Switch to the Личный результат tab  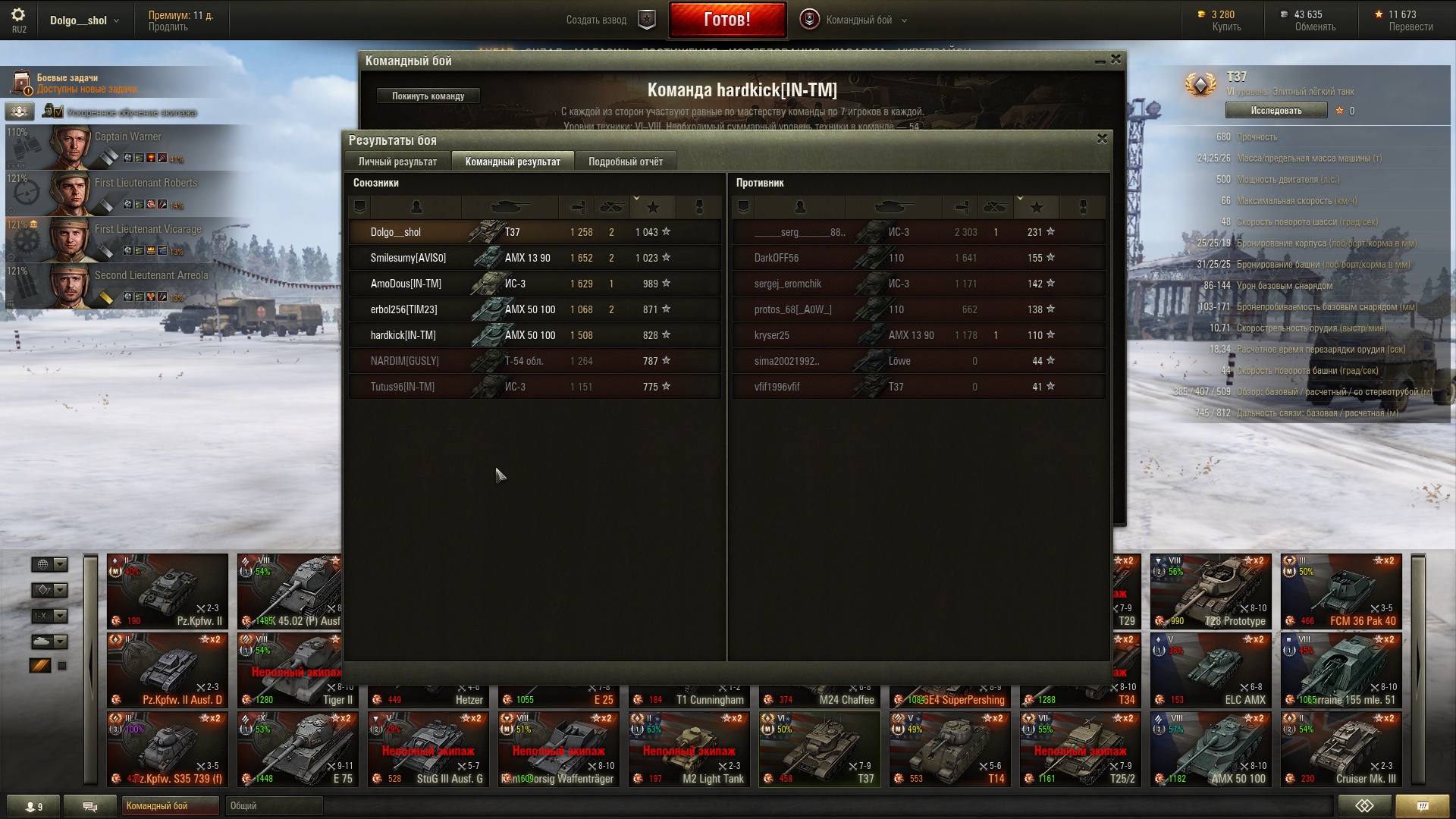397,162
